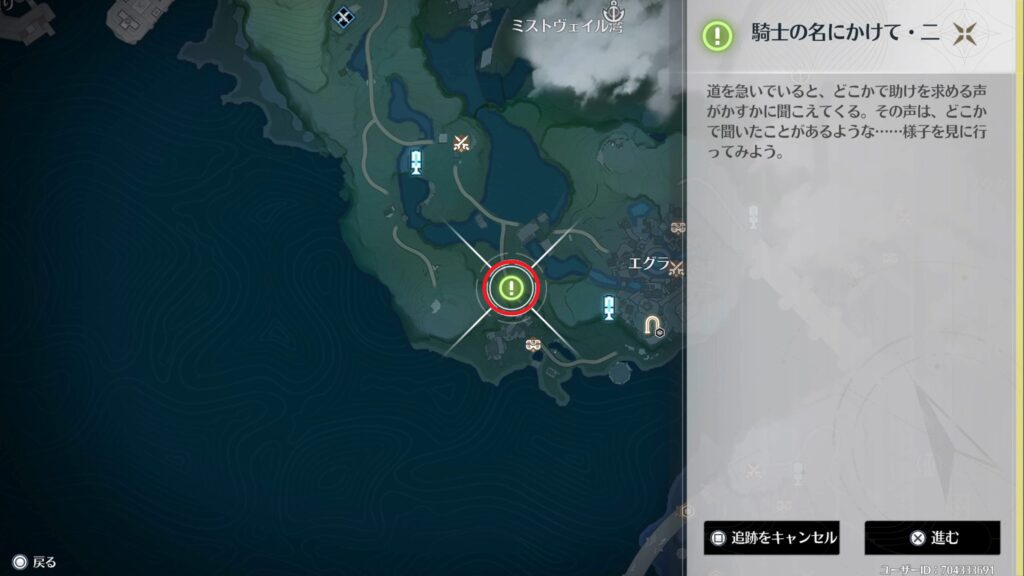The width and height of the screenshot is (1024, 576).
Task: Select the green exclamation quest marker on map
Action: coord(512,289)
